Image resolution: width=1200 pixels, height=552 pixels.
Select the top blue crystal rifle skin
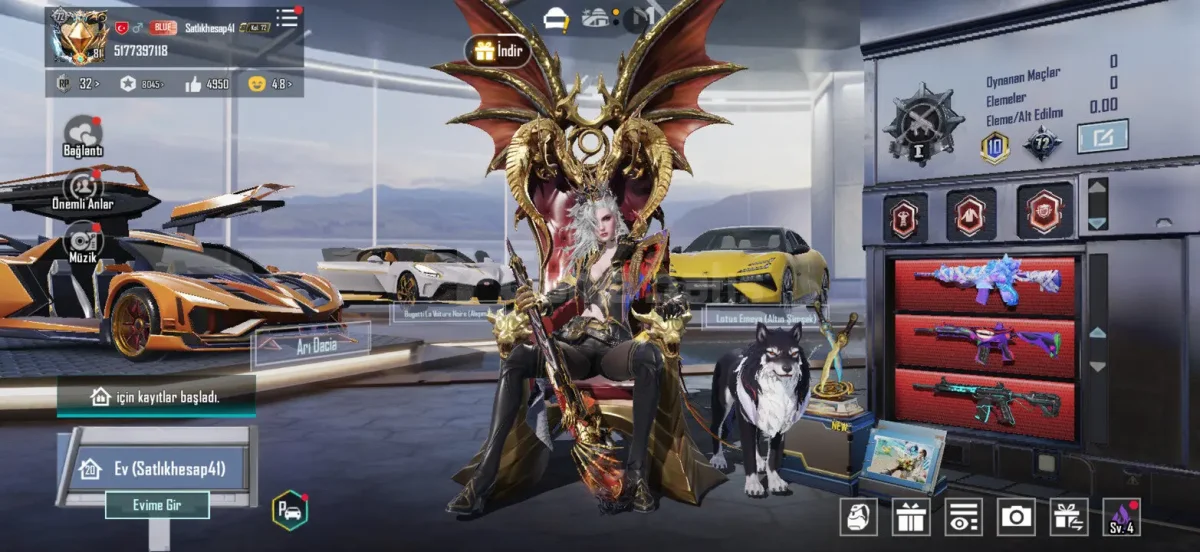984,283
